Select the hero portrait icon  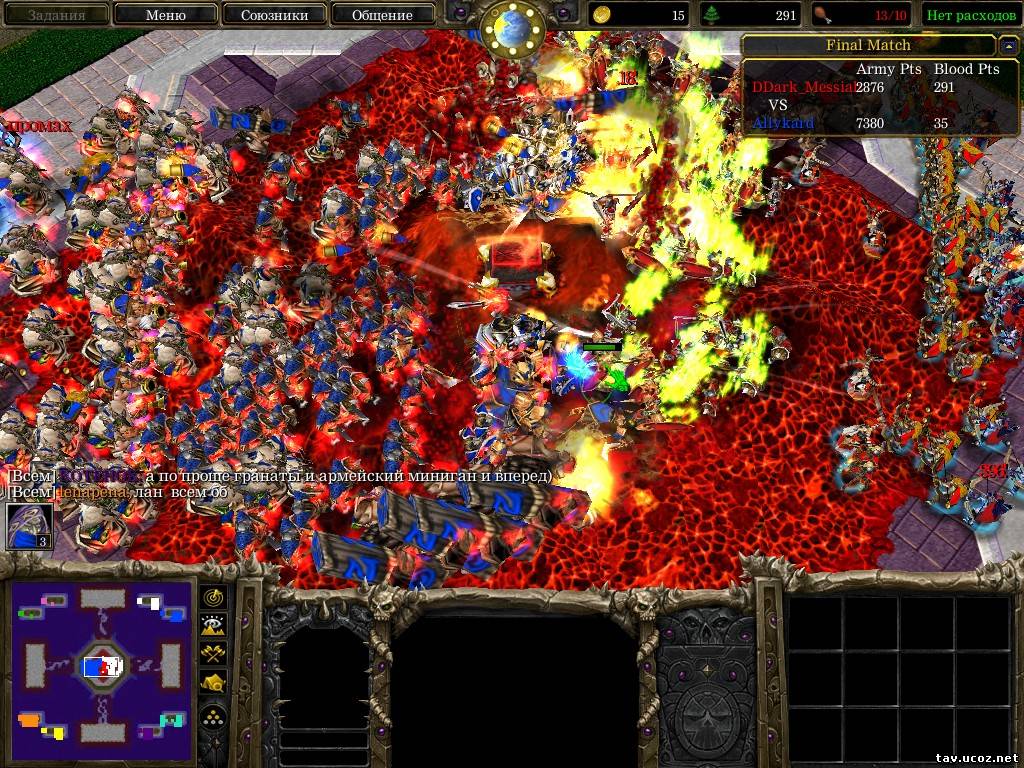(29, 526)
